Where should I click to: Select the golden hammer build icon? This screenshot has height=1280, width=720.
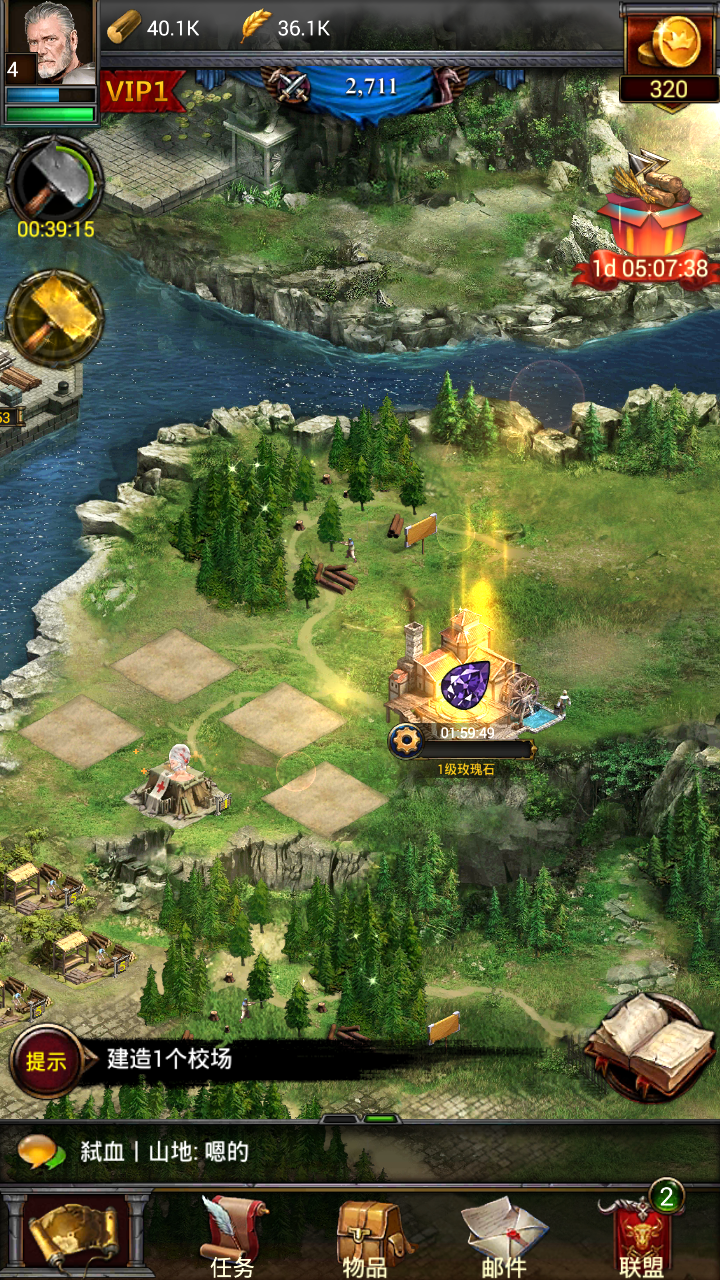click(55, 319)
